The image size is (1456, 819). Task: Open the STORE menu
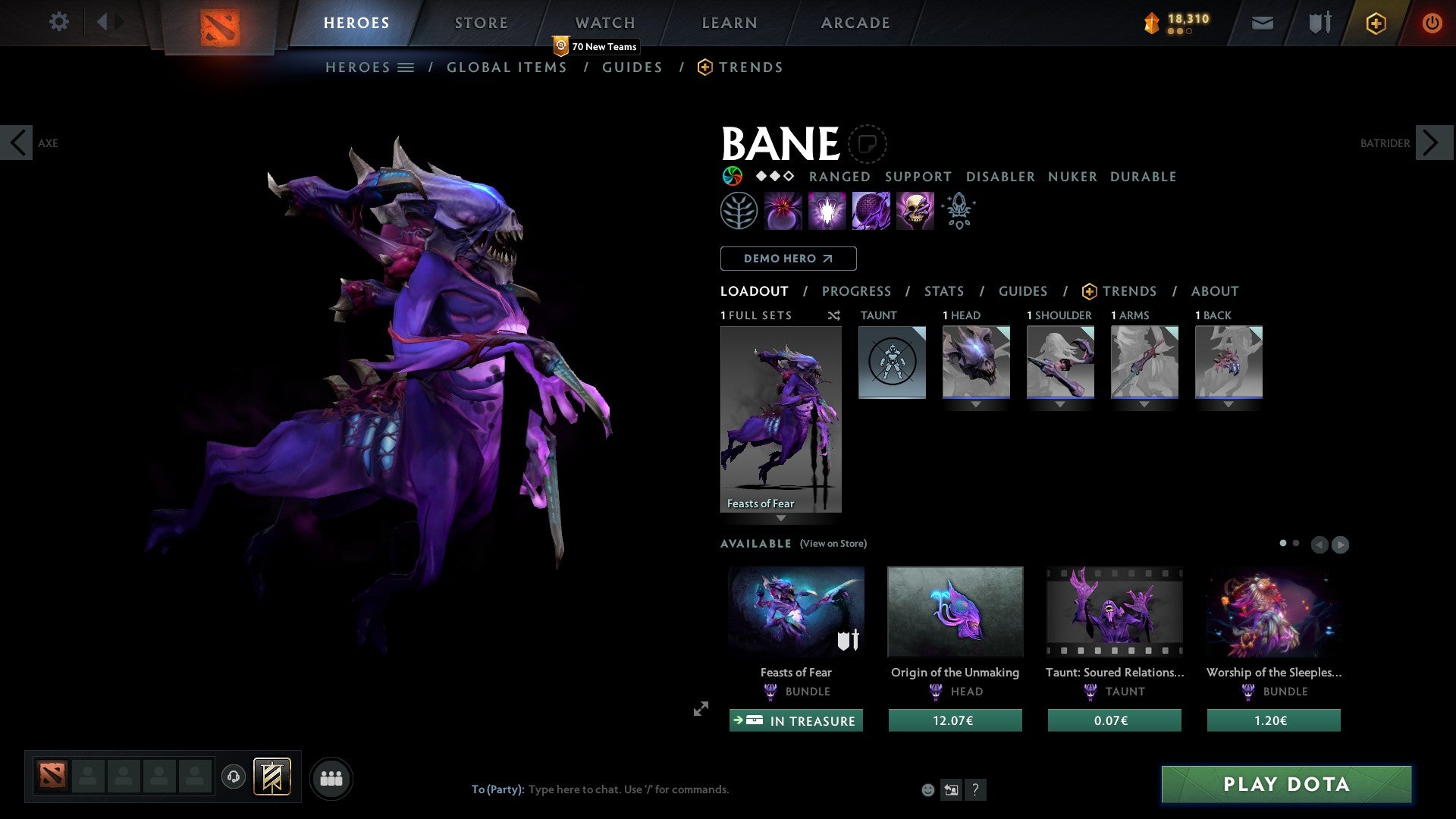tap(481, 22)
